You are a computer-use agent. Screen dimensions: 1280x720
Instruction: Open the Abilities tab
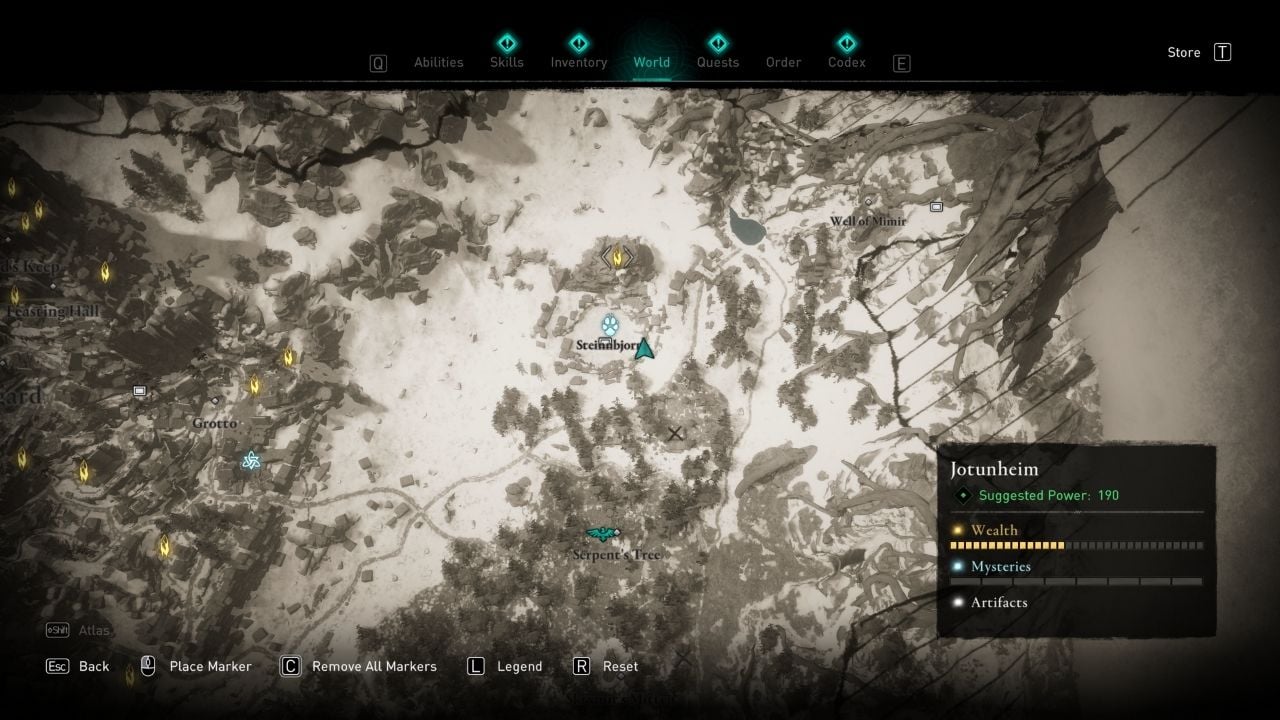click(438, 62)
